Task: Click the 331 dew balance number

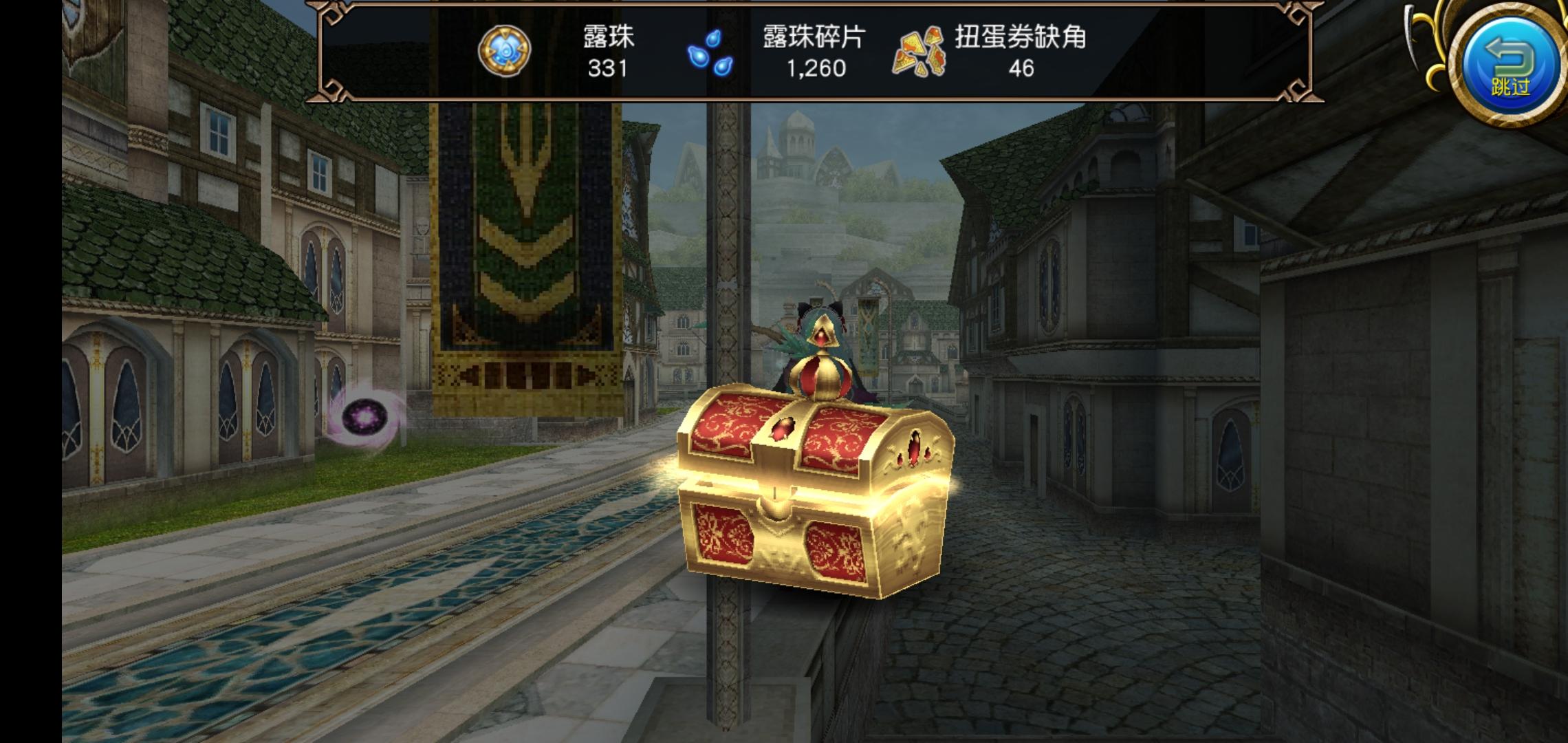Action: point(606,70)
